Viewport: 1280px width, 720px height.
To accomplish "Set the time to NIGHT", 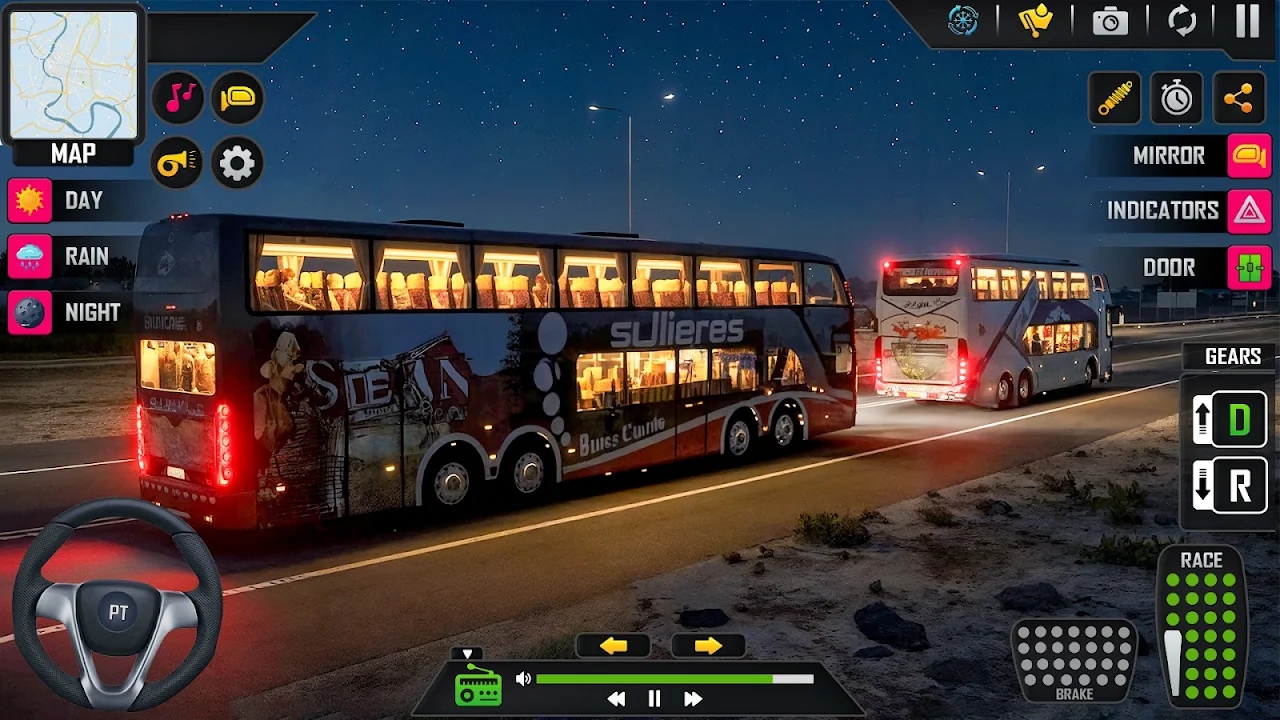I will coord(30,313).
